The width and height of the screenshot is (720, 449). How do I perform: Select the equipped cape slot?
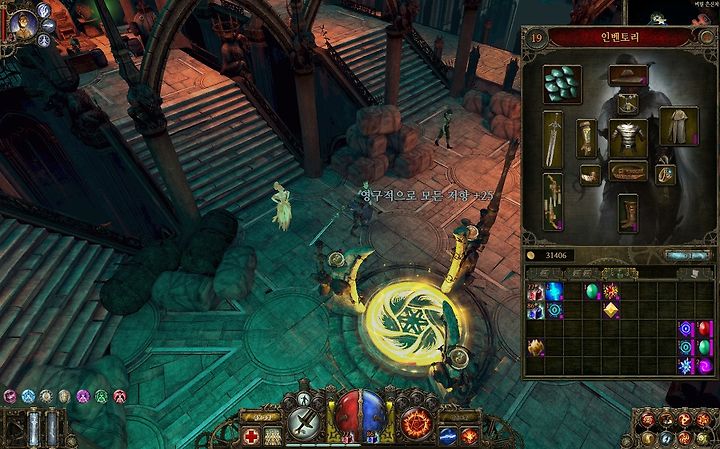(679, 126)
